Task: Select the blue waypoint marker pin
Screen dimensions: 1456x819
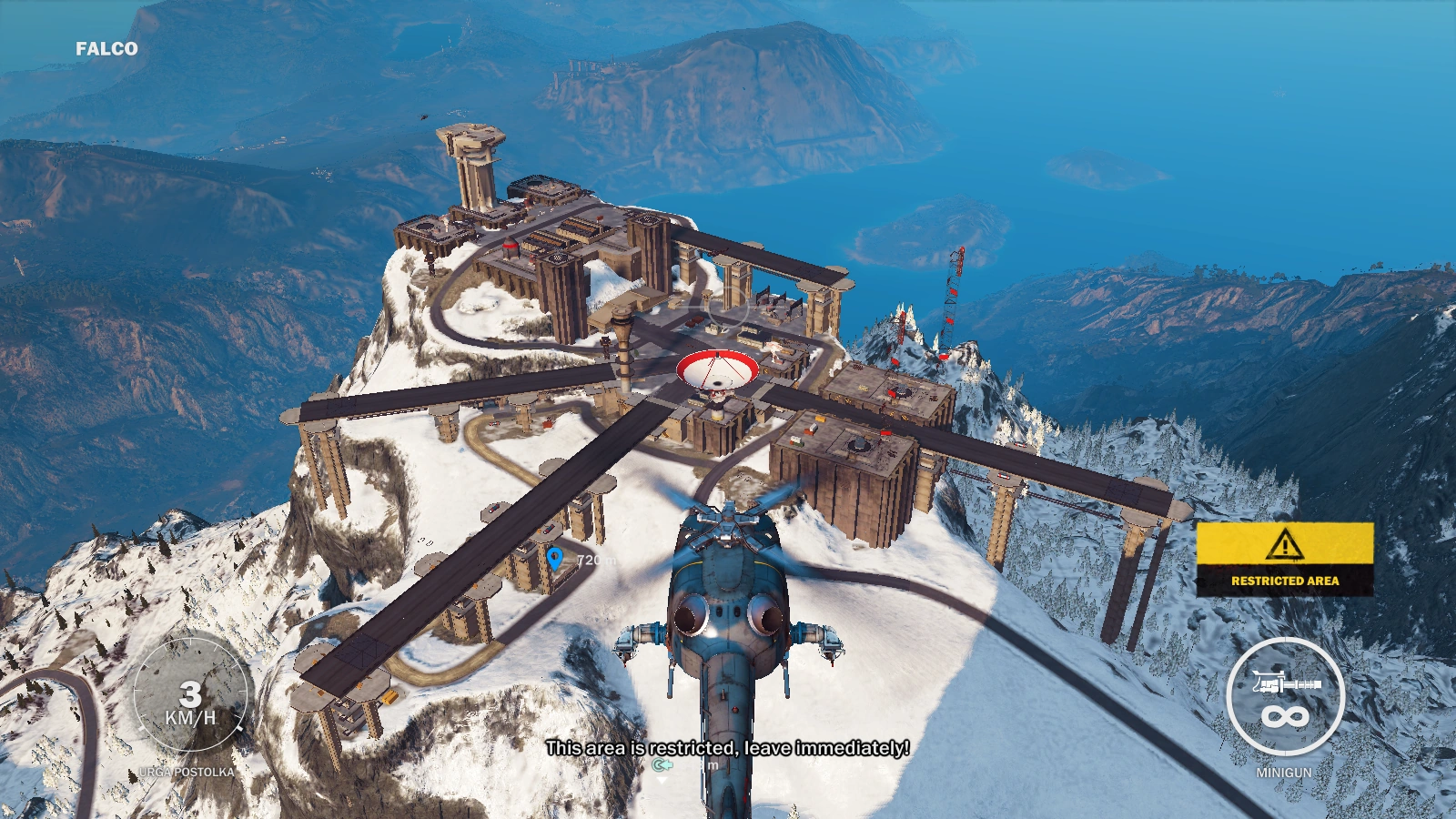Action: tap(556, 556)
